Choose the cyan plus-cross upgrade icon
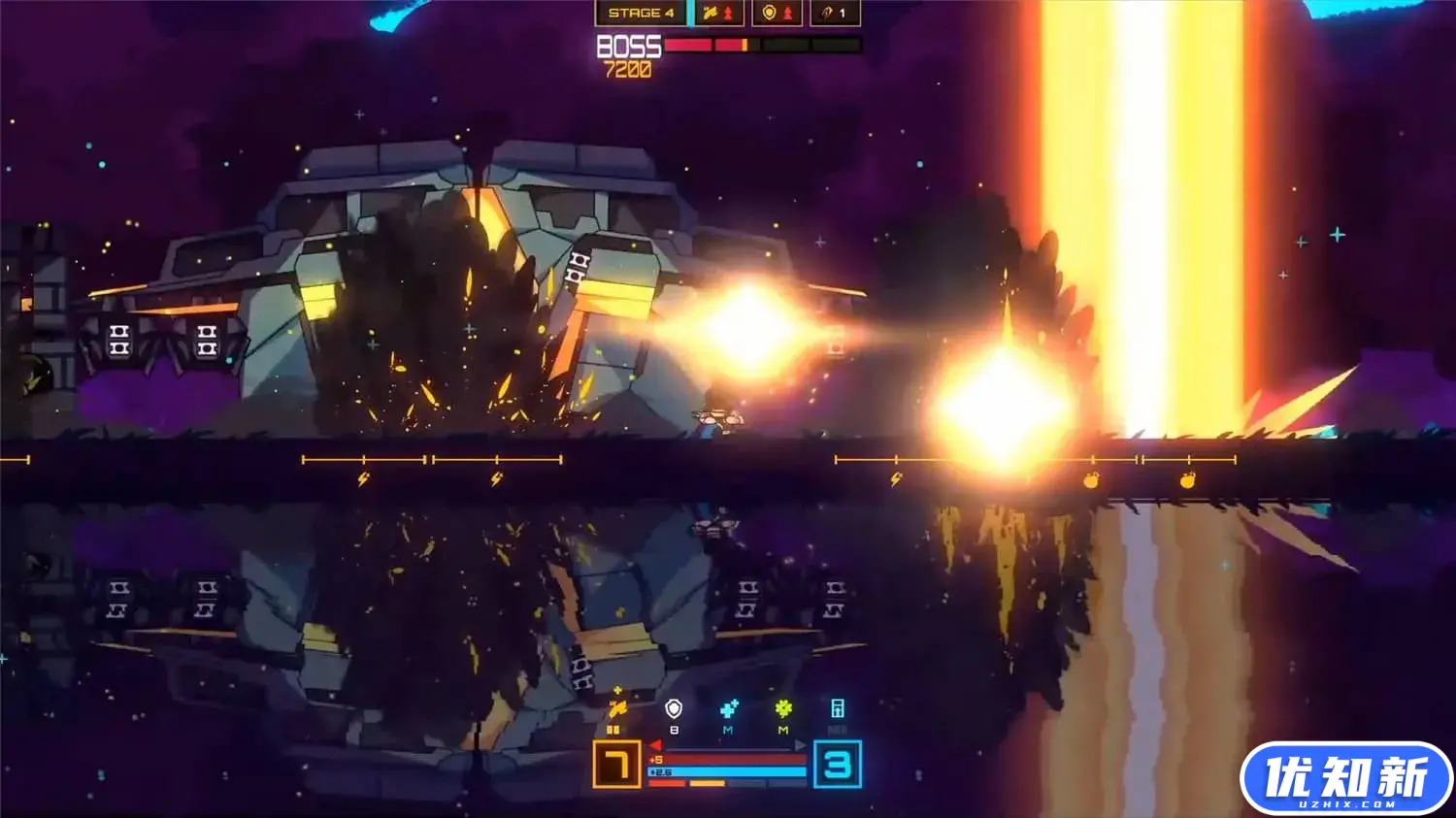The width and height of the screenshot is (1456, 818). click(x=729, y=709)
